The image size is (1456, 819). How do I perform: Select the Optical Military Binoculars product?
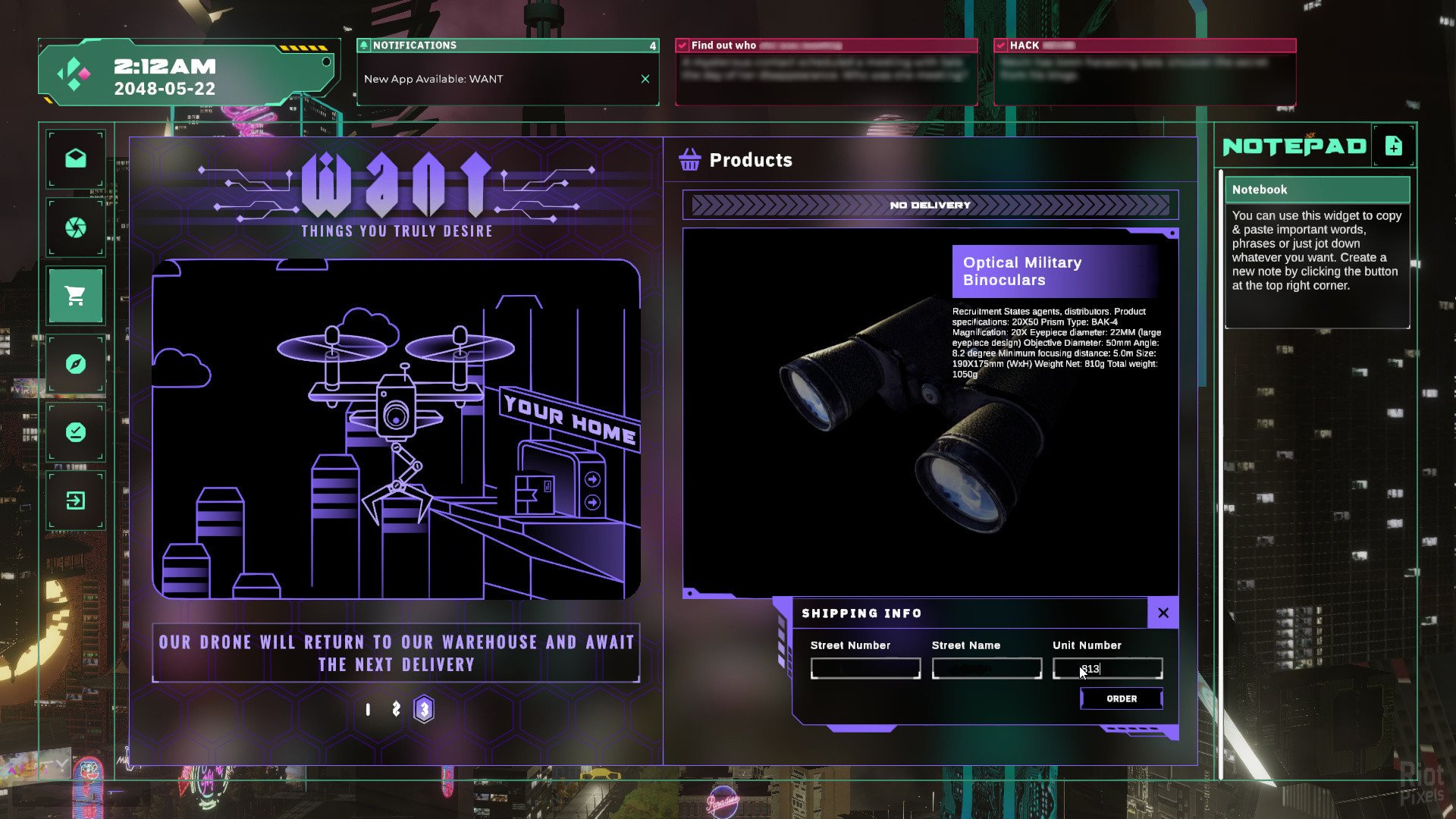1021,271
